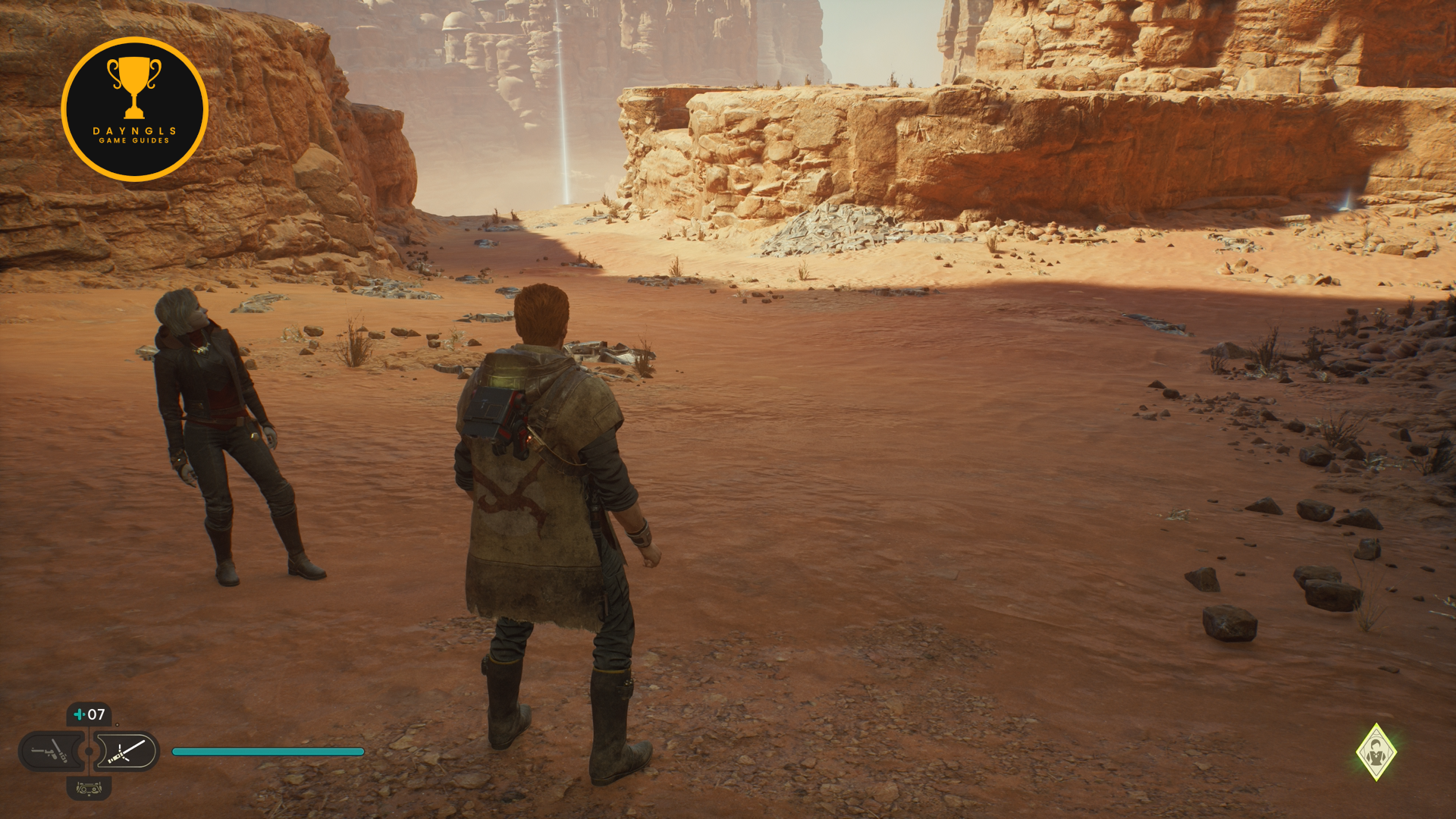Click the Dayngls Game Guides trophy logo
Viewport: 1456px width, 819px height.
pos(134,109)
